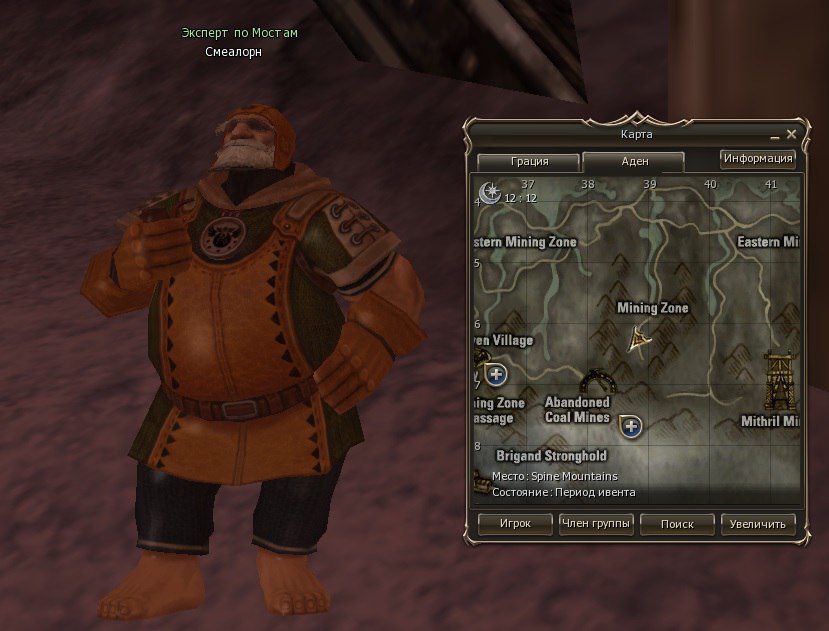Enlarge the map with Увеличить
The height and width of the screenshot is (631, 829).
[758, 523]
